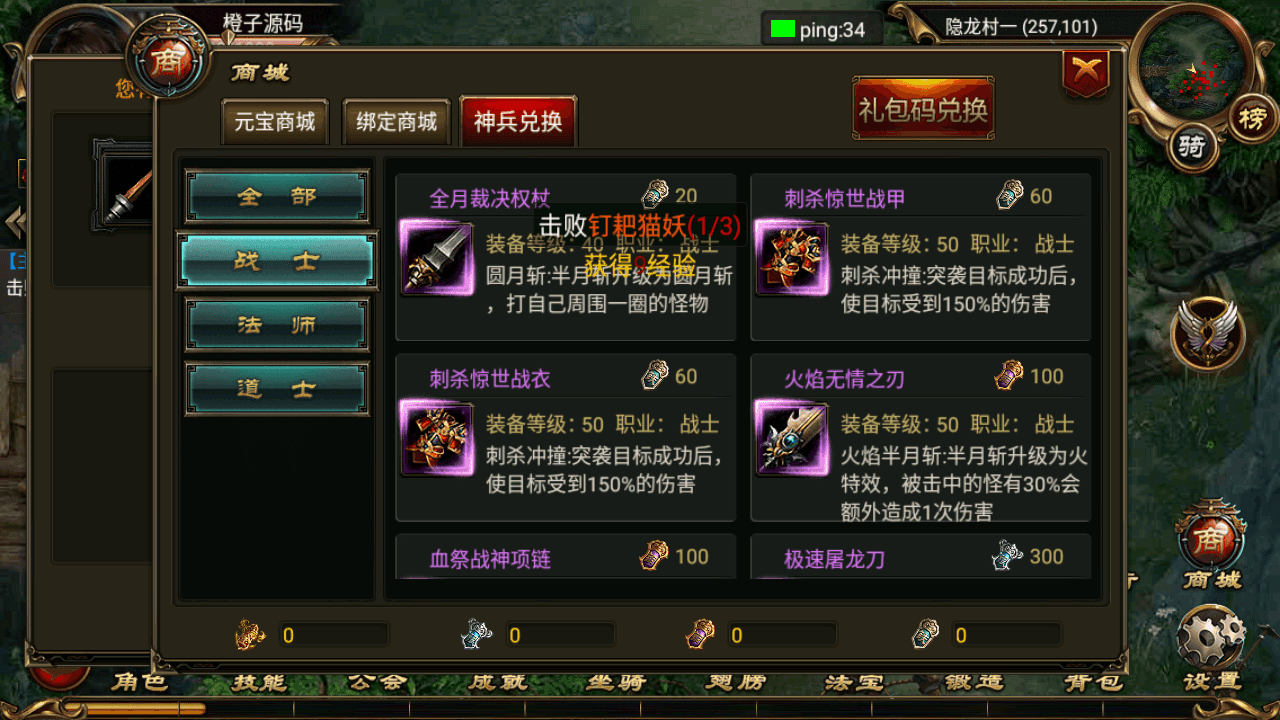Click the 商 merchant icon at top left
1280x720 pixels.
[x=170, y=63]
